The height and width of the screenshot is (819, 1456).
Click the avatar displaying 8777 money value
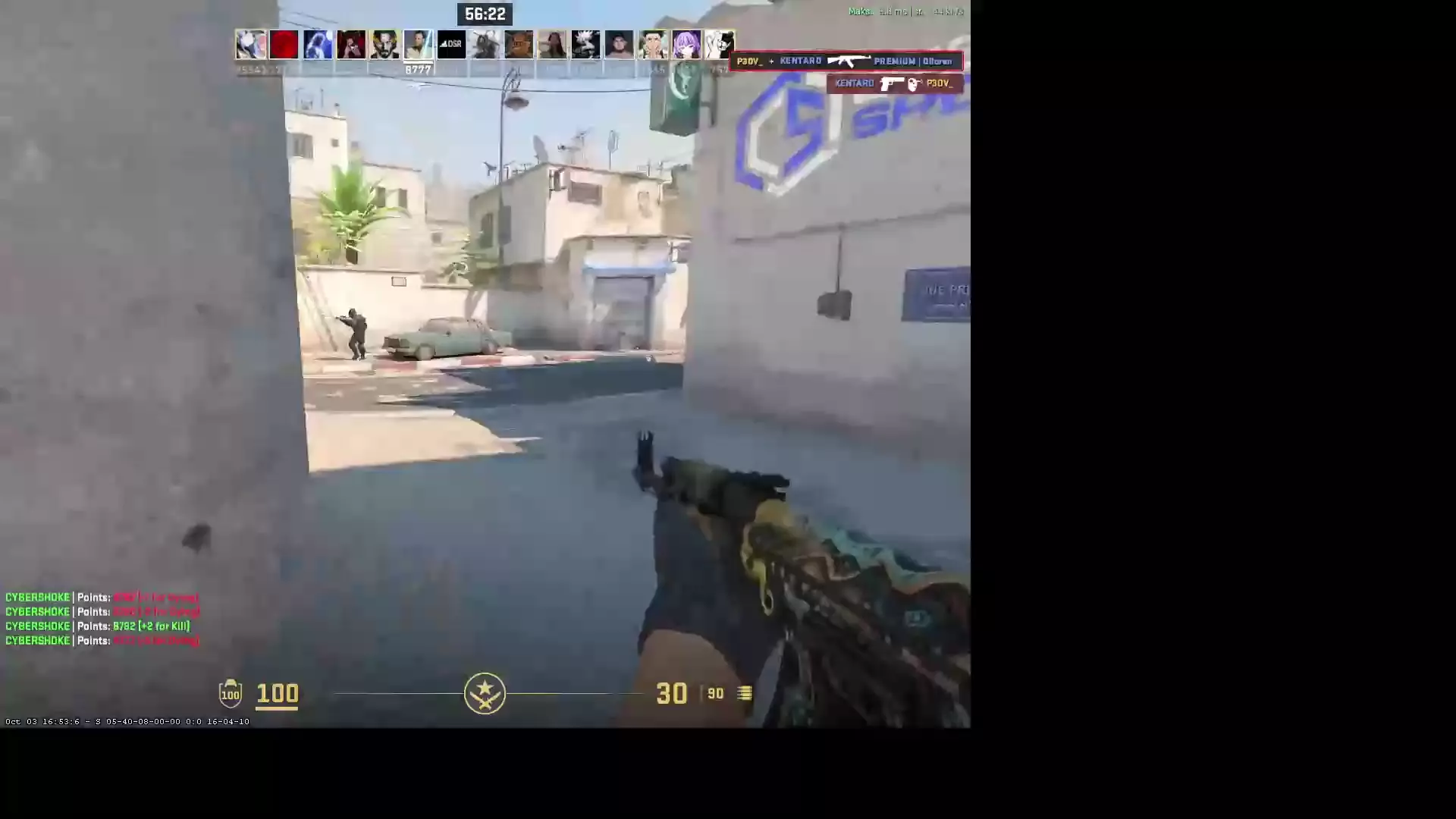click(x=418, y=44)
